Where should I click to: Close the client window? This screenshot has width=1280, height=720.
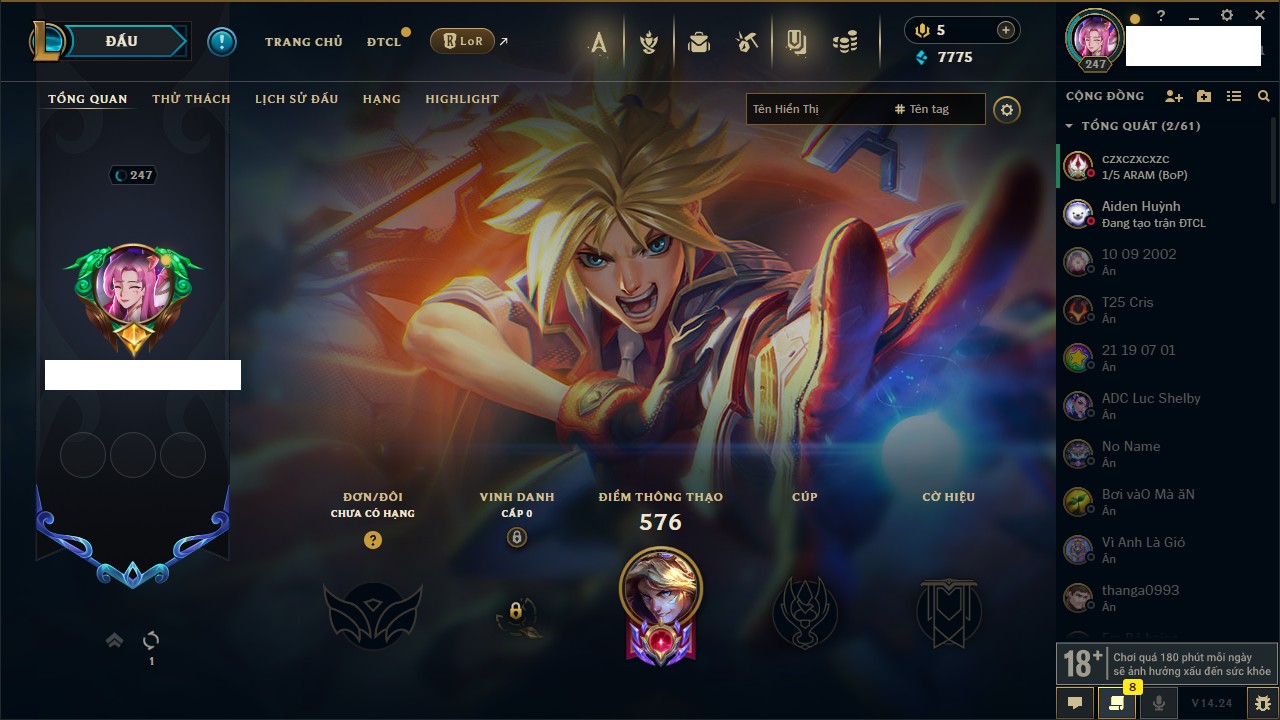pyautogui.click(x=1260, y=16)
